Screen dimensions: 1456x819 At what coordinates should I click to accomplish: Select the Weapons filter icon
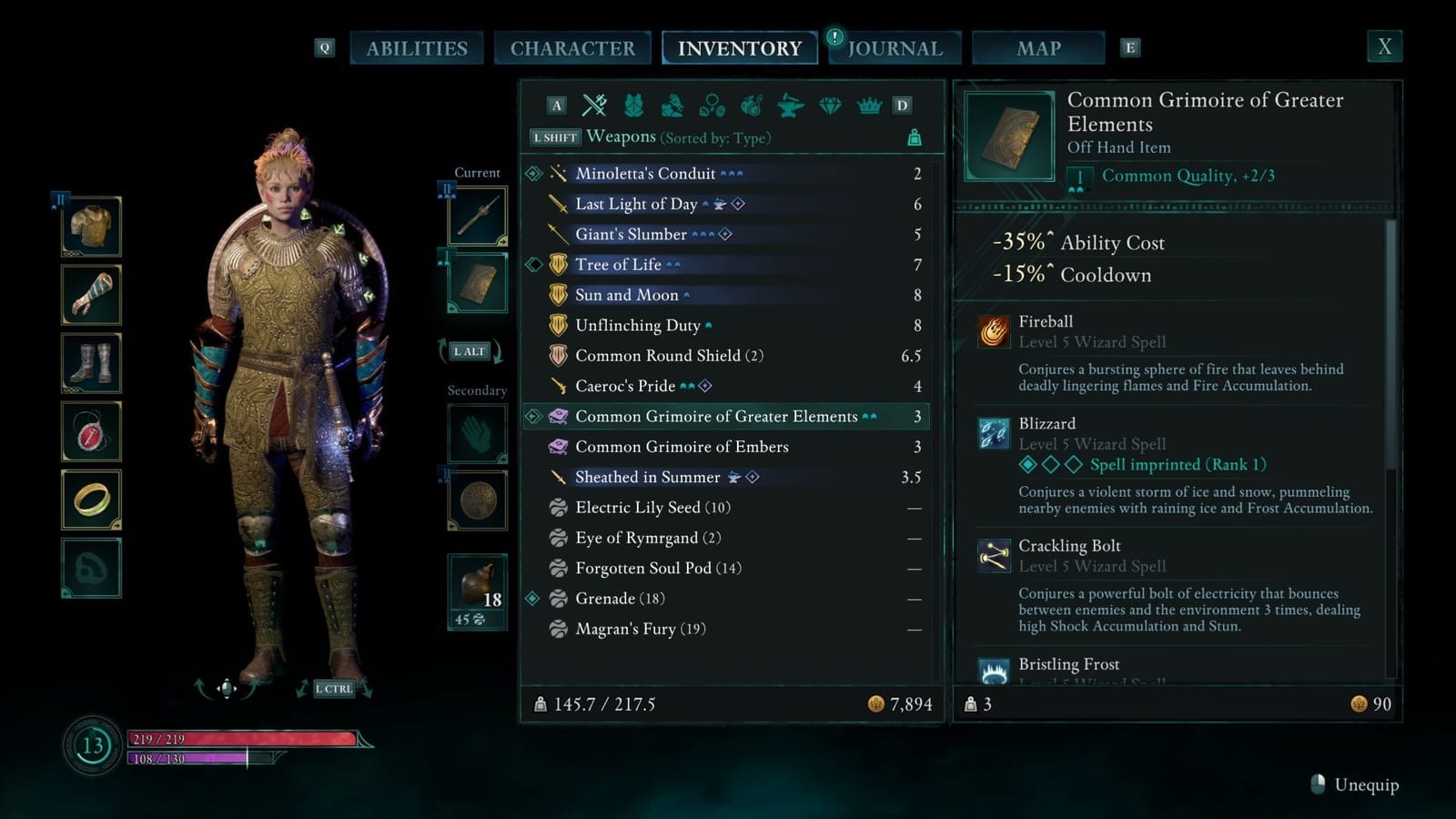595,106
